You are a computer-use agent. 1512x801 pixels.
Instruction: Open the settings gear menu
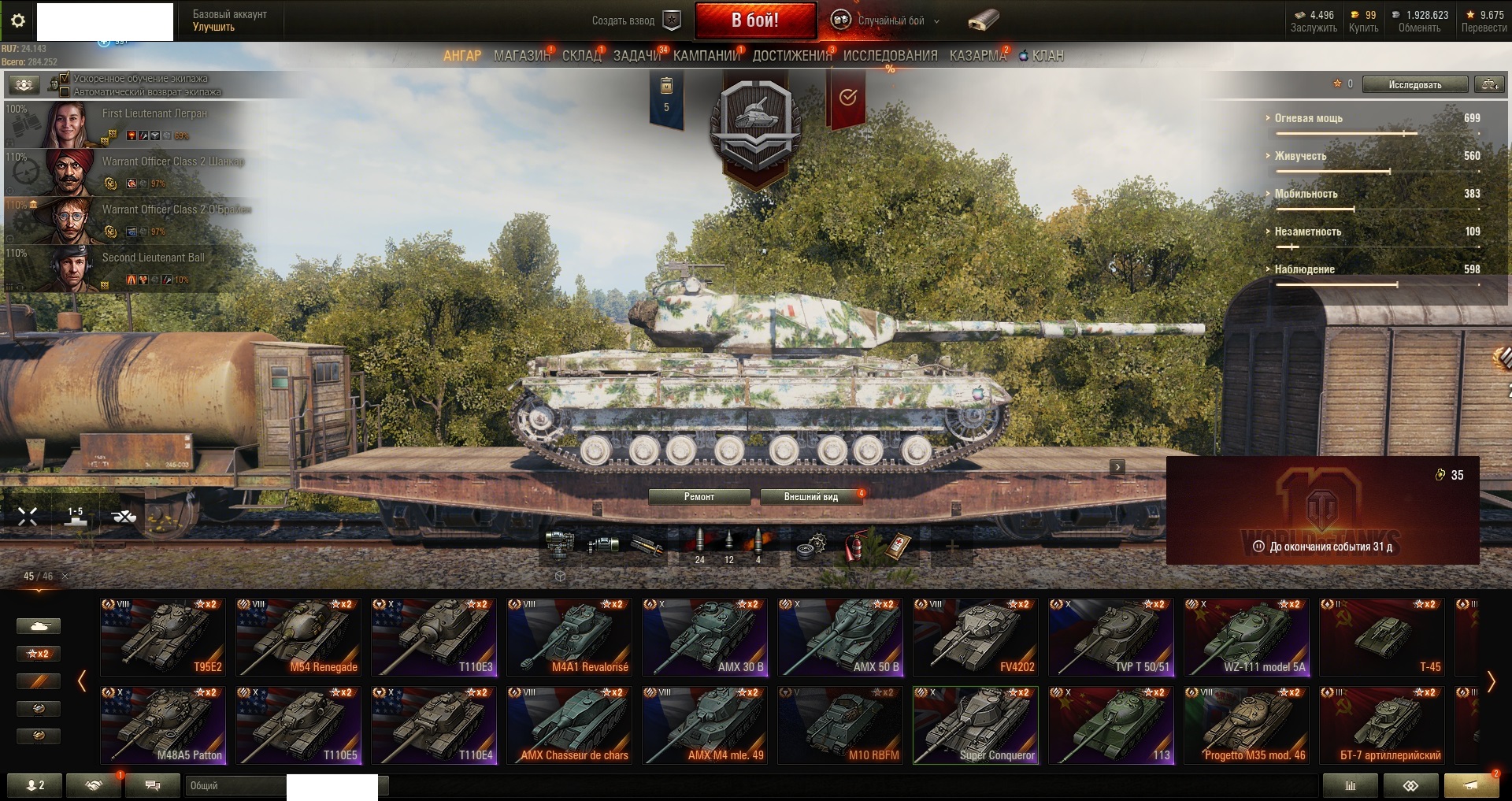(x=18, y=20)
